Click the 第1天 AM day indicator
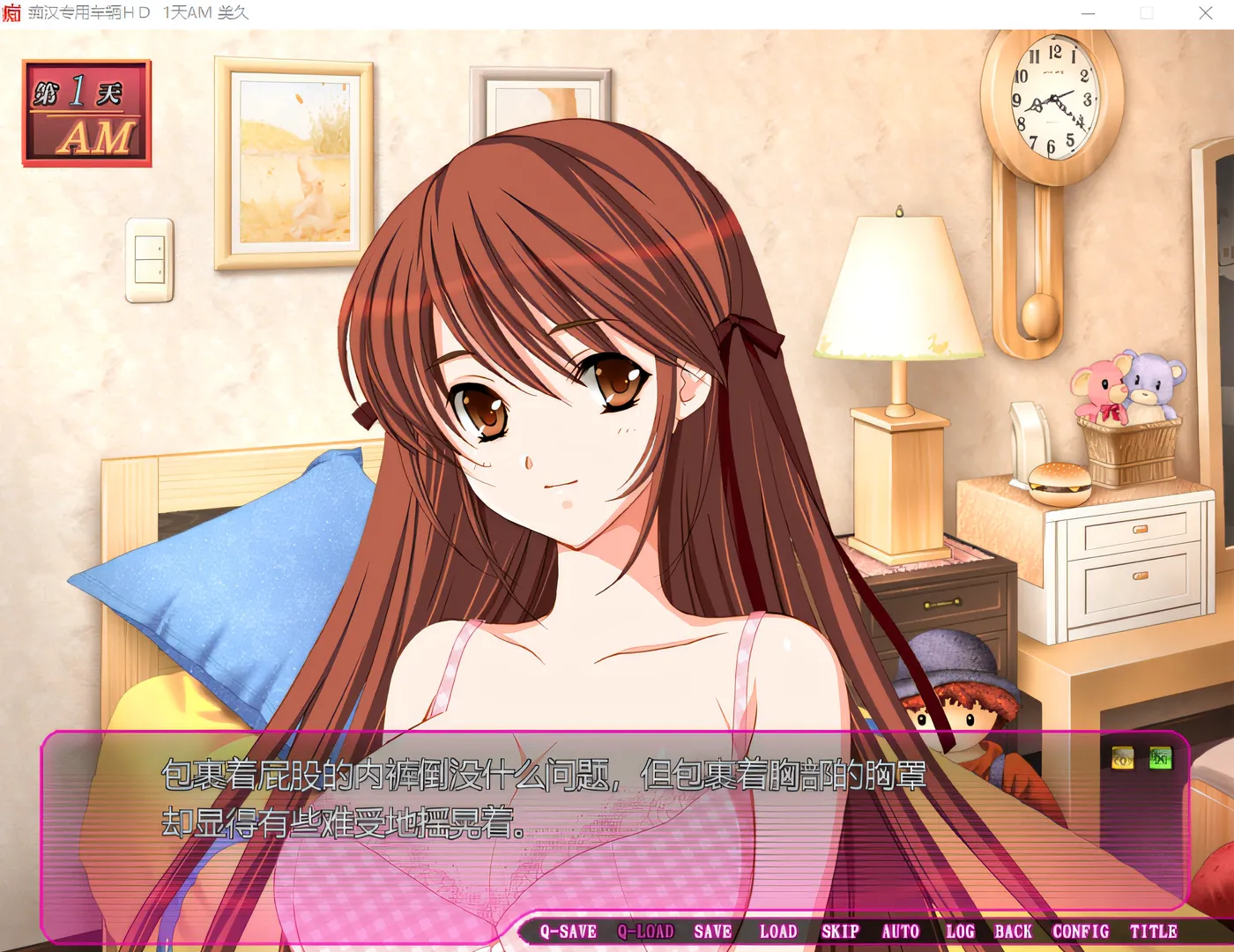 [x=85, y=110]
